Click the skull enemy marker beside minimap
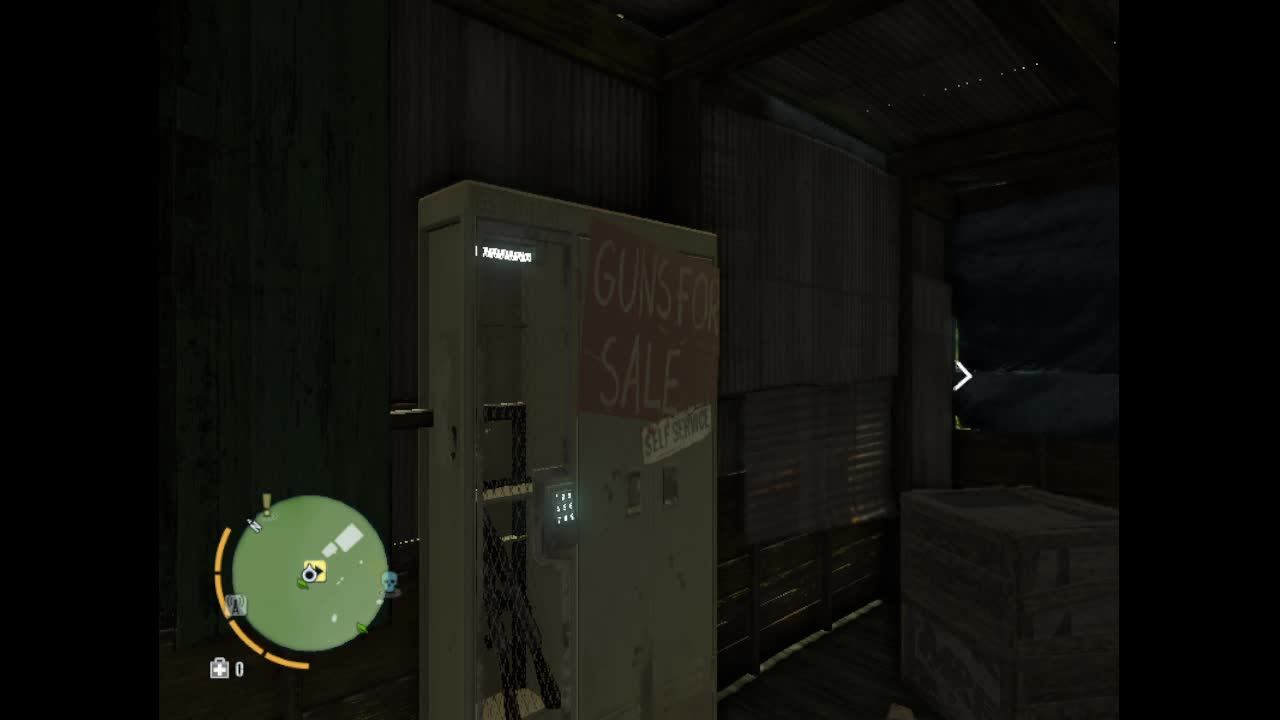This screenshot has height=720, width=1280. pos(390,581)
